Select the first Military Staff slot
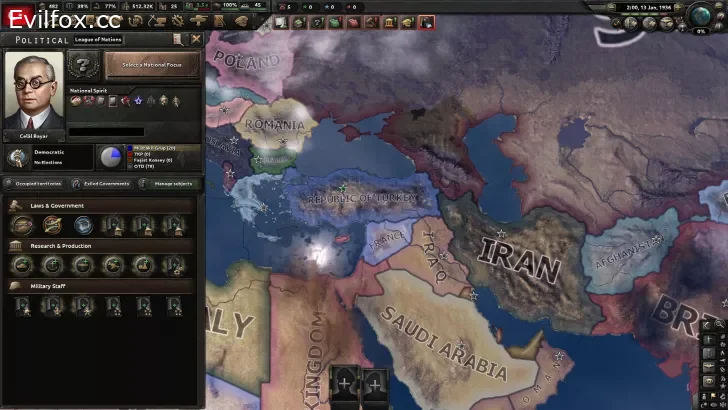Screen dimensions: 728x410 [x=23, y=305]
